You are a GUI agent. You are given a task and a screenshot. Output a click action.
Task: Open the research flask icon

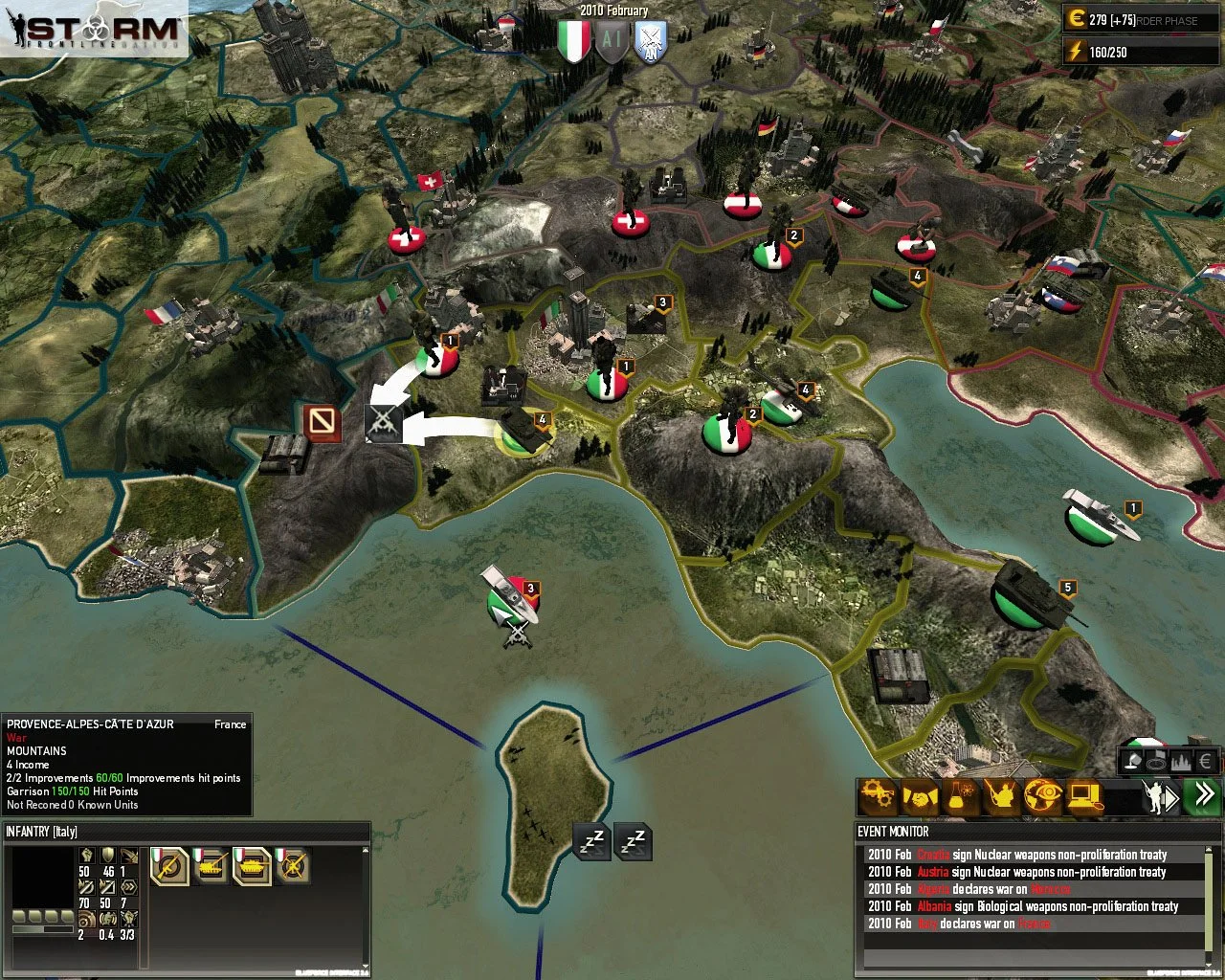click(x=962, y=796)
